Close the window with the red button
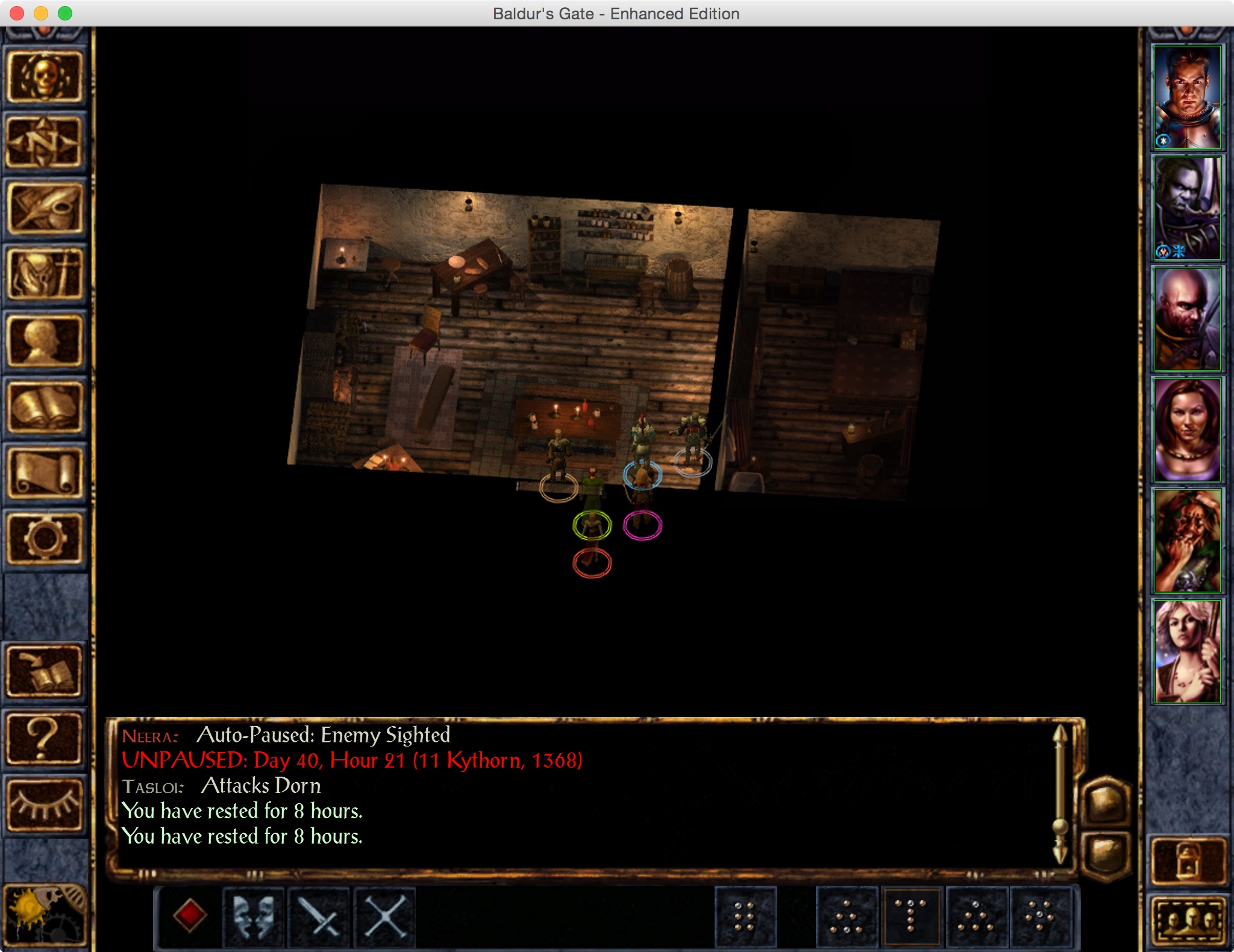Image resolution: width=1234 pixels, height=952 pixels. point(17,13)
